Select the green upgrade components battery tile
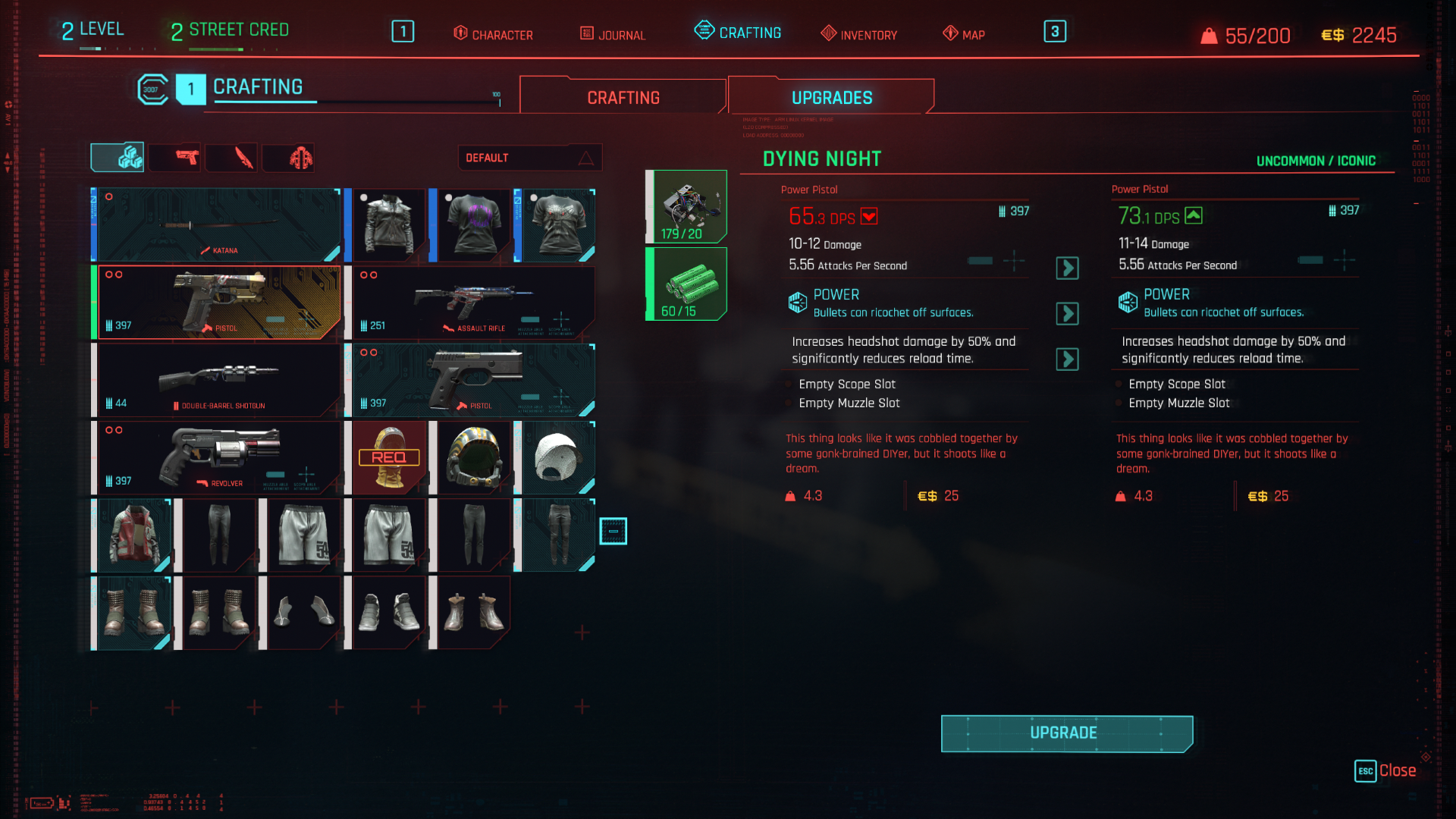1456x819 pixels. pyautogui.click(x=685, y=284)
